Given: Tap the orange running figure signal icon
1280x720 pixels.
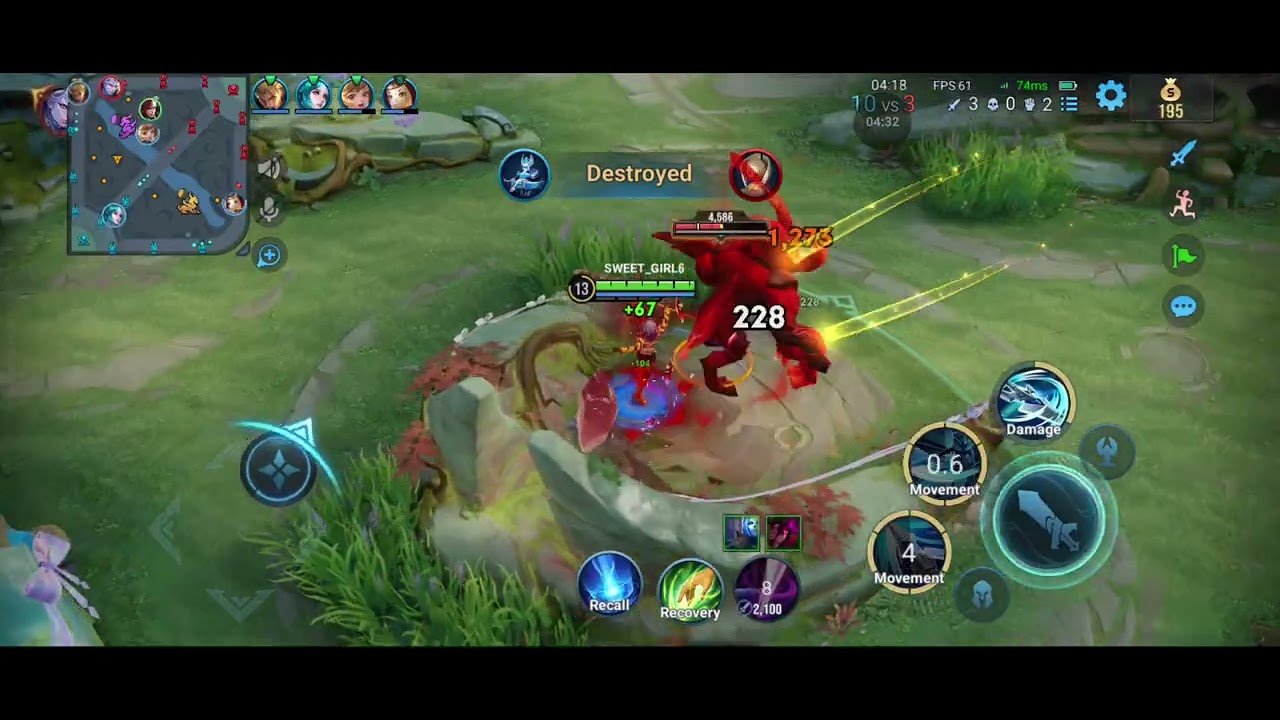Looking at the screenshot, I should 1183,204.
